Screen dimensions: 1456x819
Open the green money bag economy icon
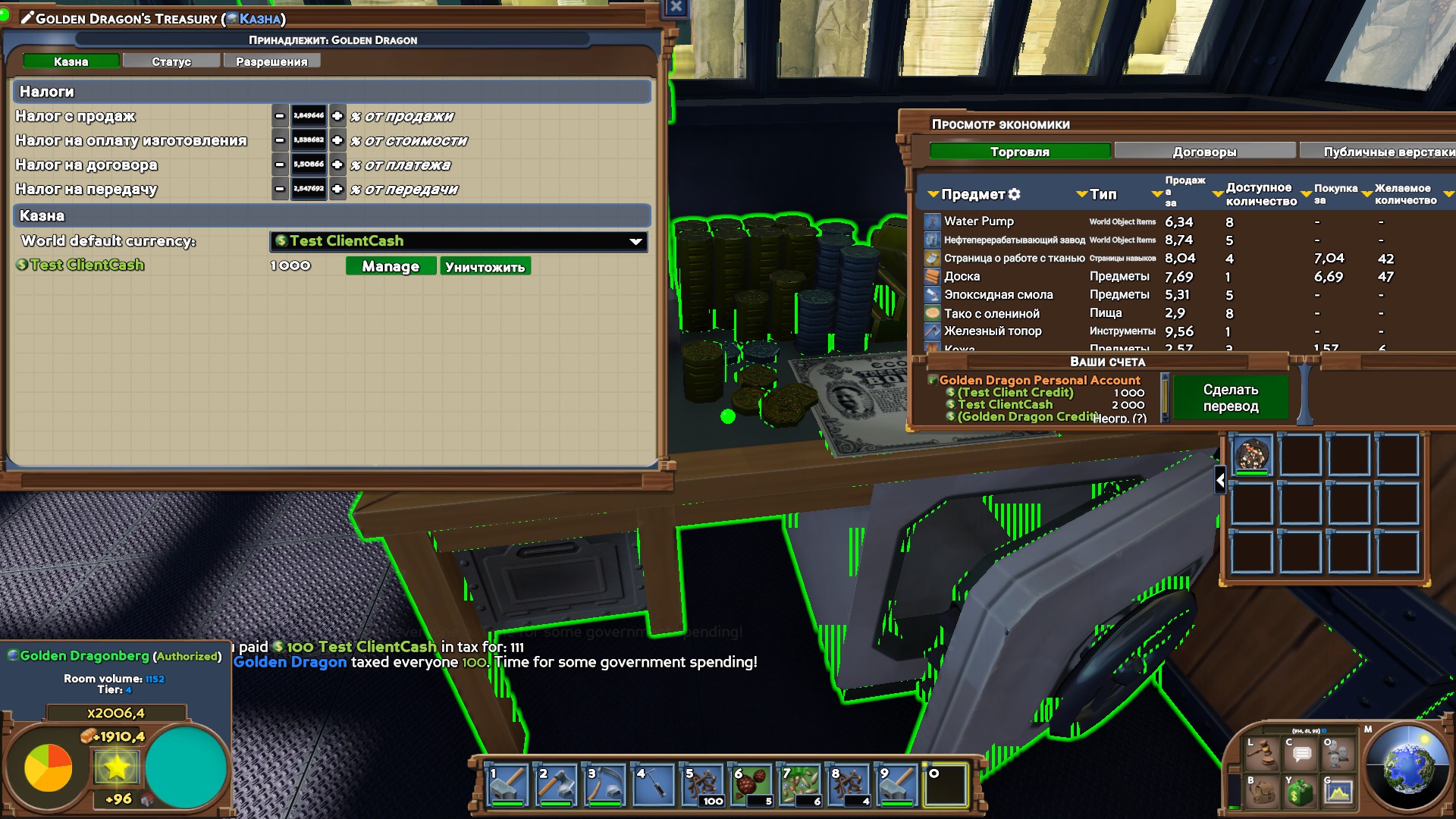pos(1300,791)
